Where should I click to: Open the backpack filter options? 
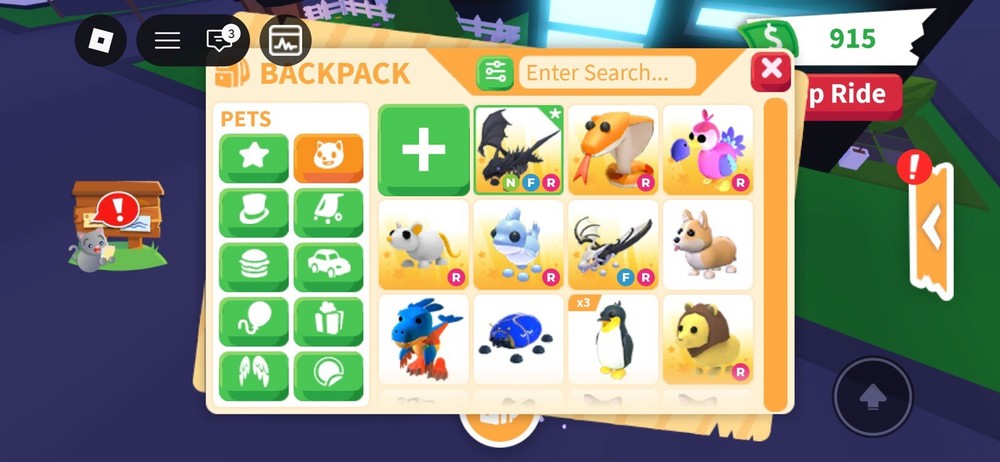(495, 72)
